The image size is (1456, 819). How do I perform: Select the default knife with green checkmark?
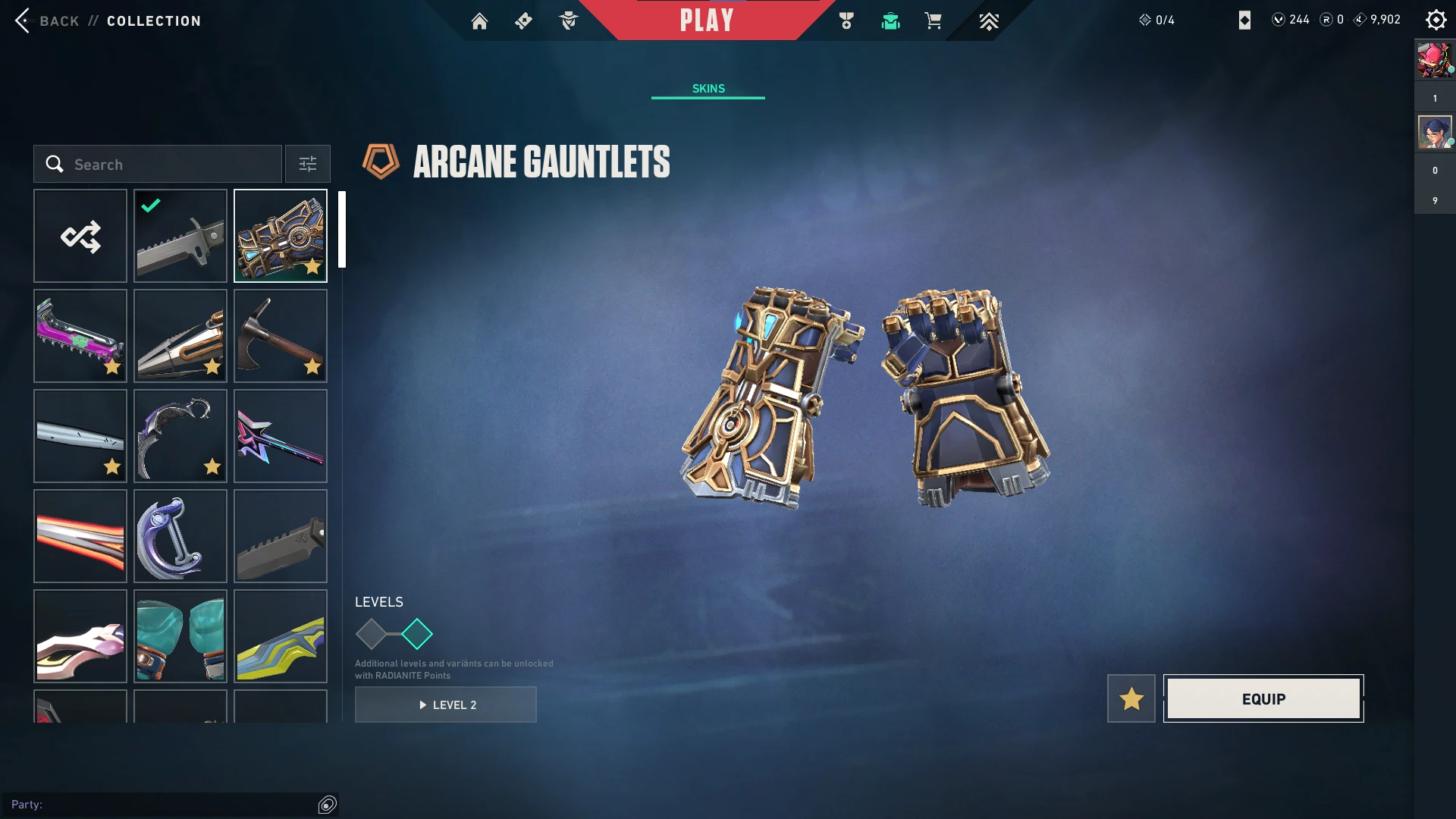tap(180, 237)
